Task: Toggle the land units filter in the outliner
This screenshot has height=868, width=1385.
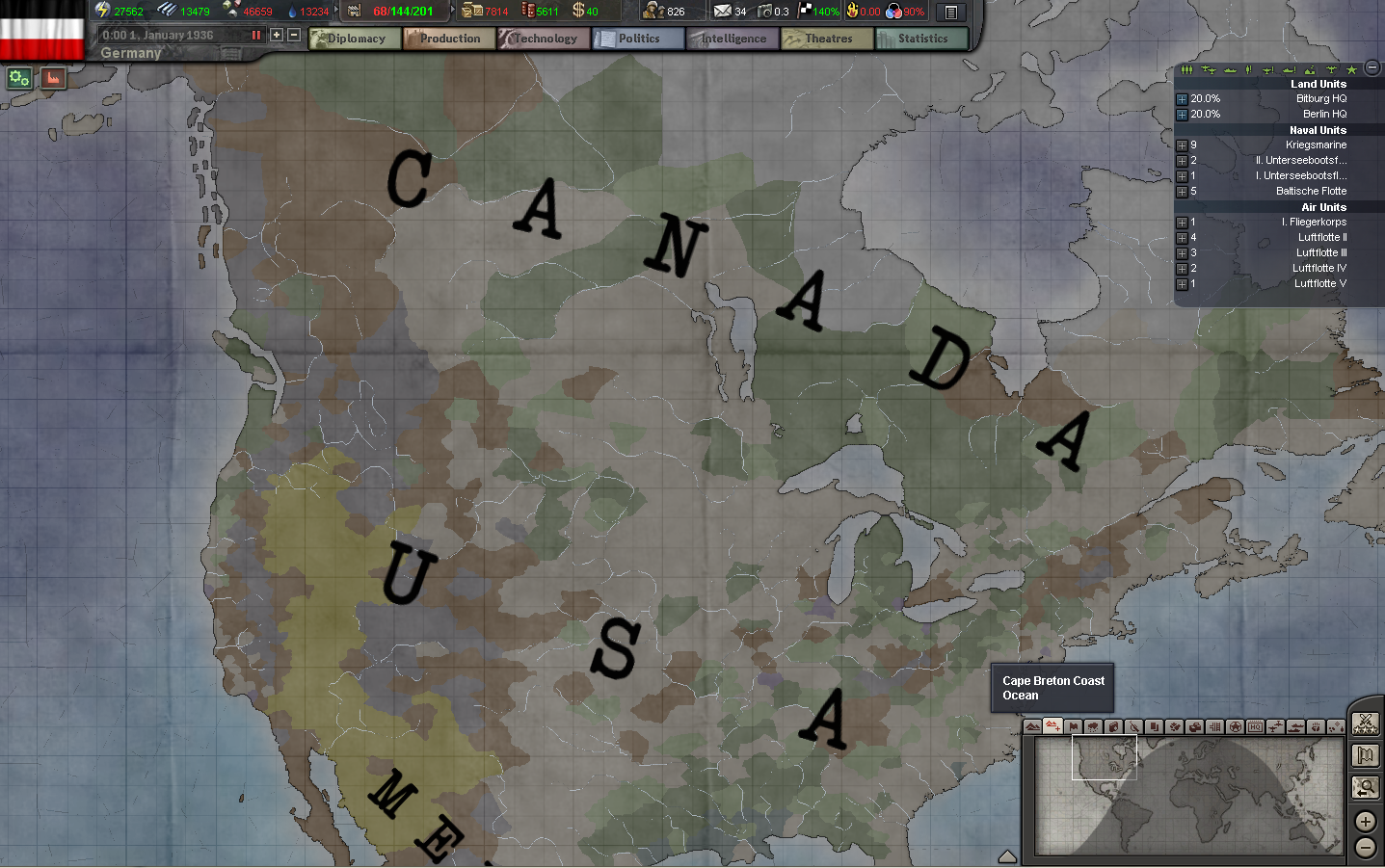Action: pyautogui.click(x=1186, y=69)
